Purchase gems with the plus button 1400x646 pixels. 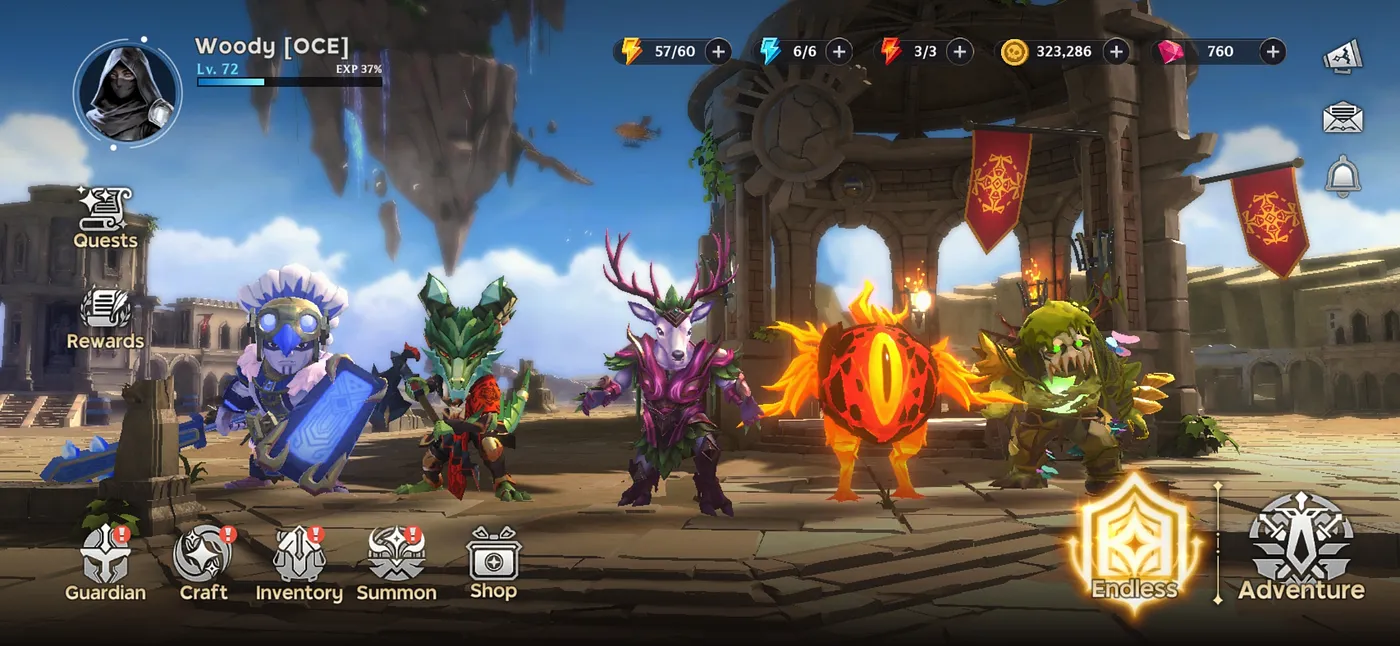pos(1272,51)
